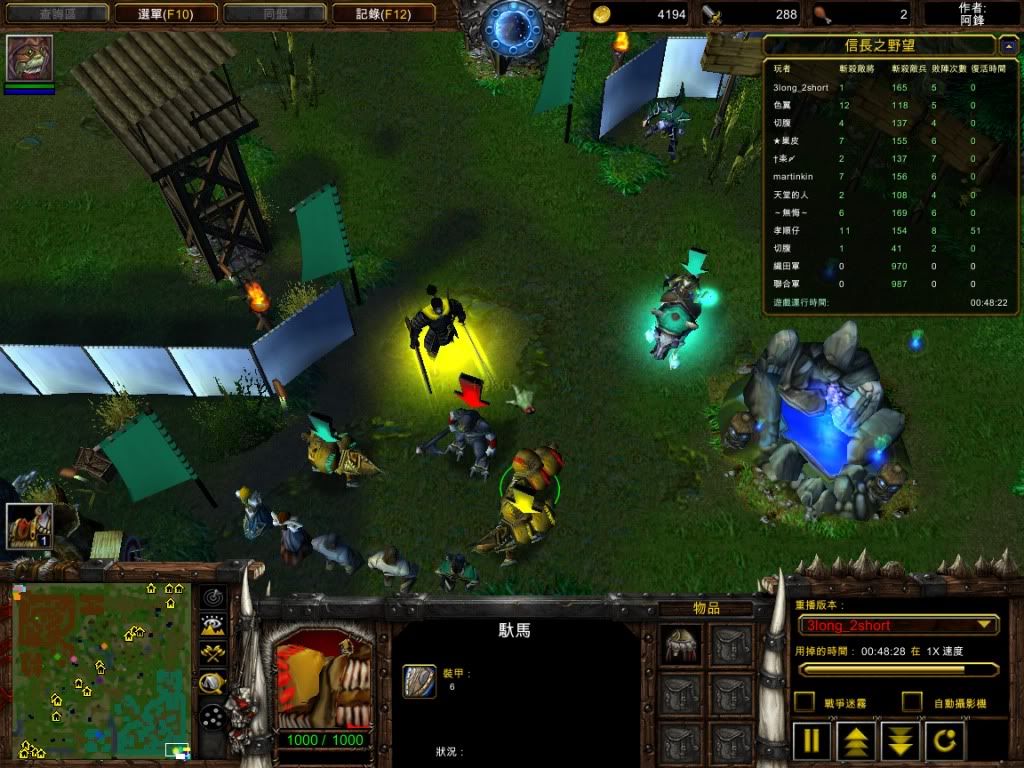Click on the minimap
The width and height of the screenshot is (1024, 768).
(x=101, y=670)
